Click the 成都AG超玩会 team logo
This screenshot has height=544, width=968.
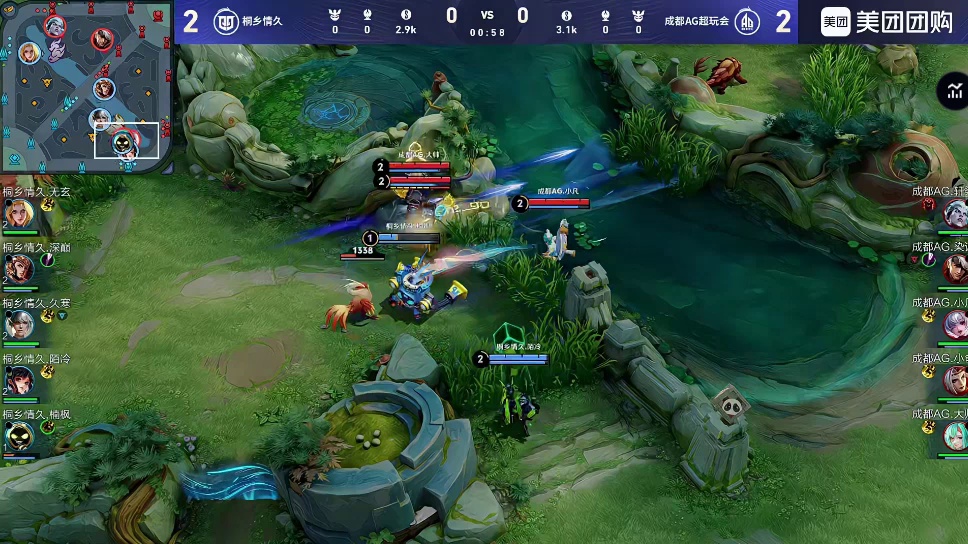click(746, 21)
